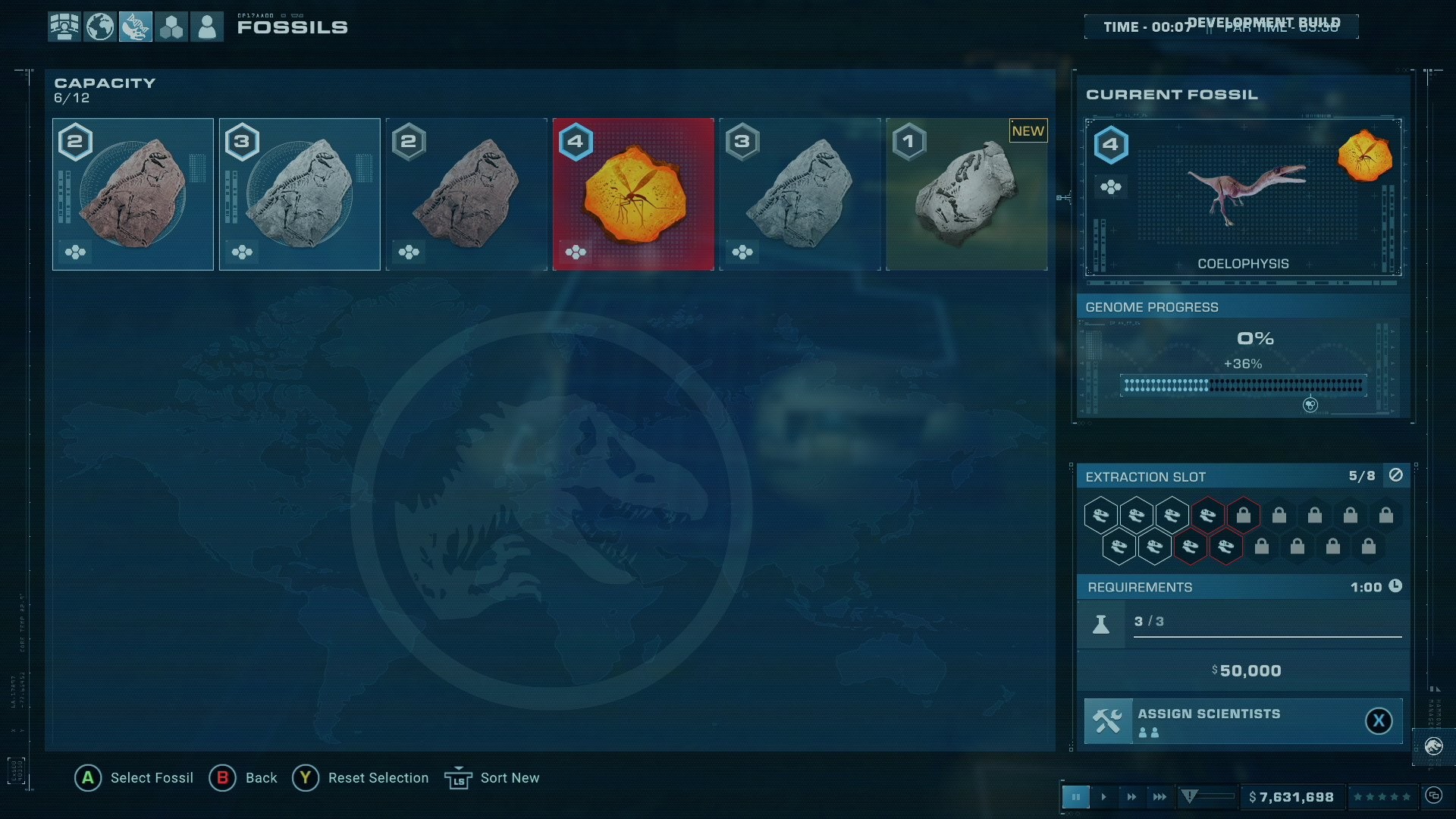Select the amber mosquito fossil
This screenshot has width=1456, height=819.
[633, 194]
